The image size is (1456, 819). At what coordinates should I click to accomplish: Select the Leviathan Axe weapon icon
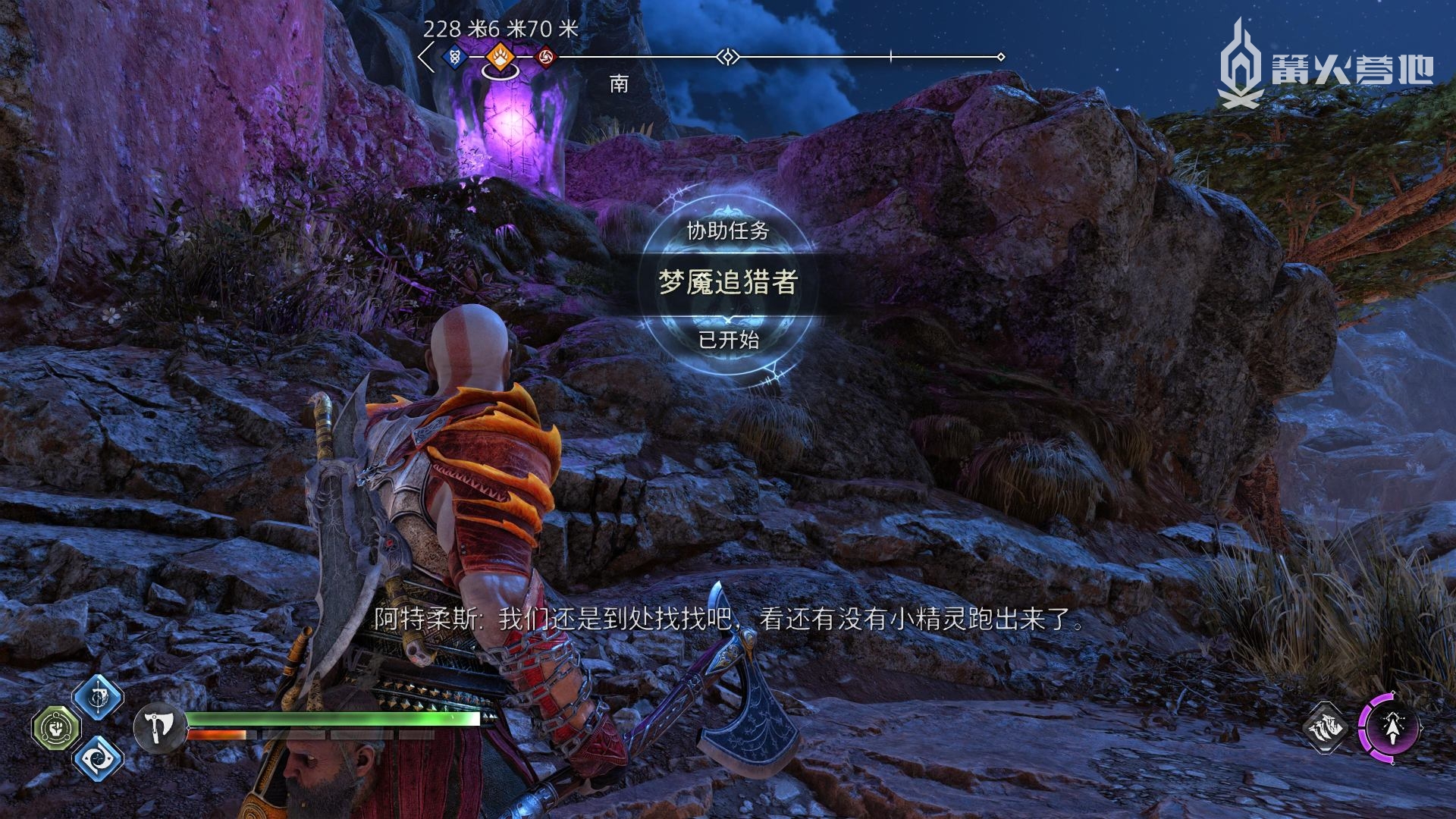point(158,728)
